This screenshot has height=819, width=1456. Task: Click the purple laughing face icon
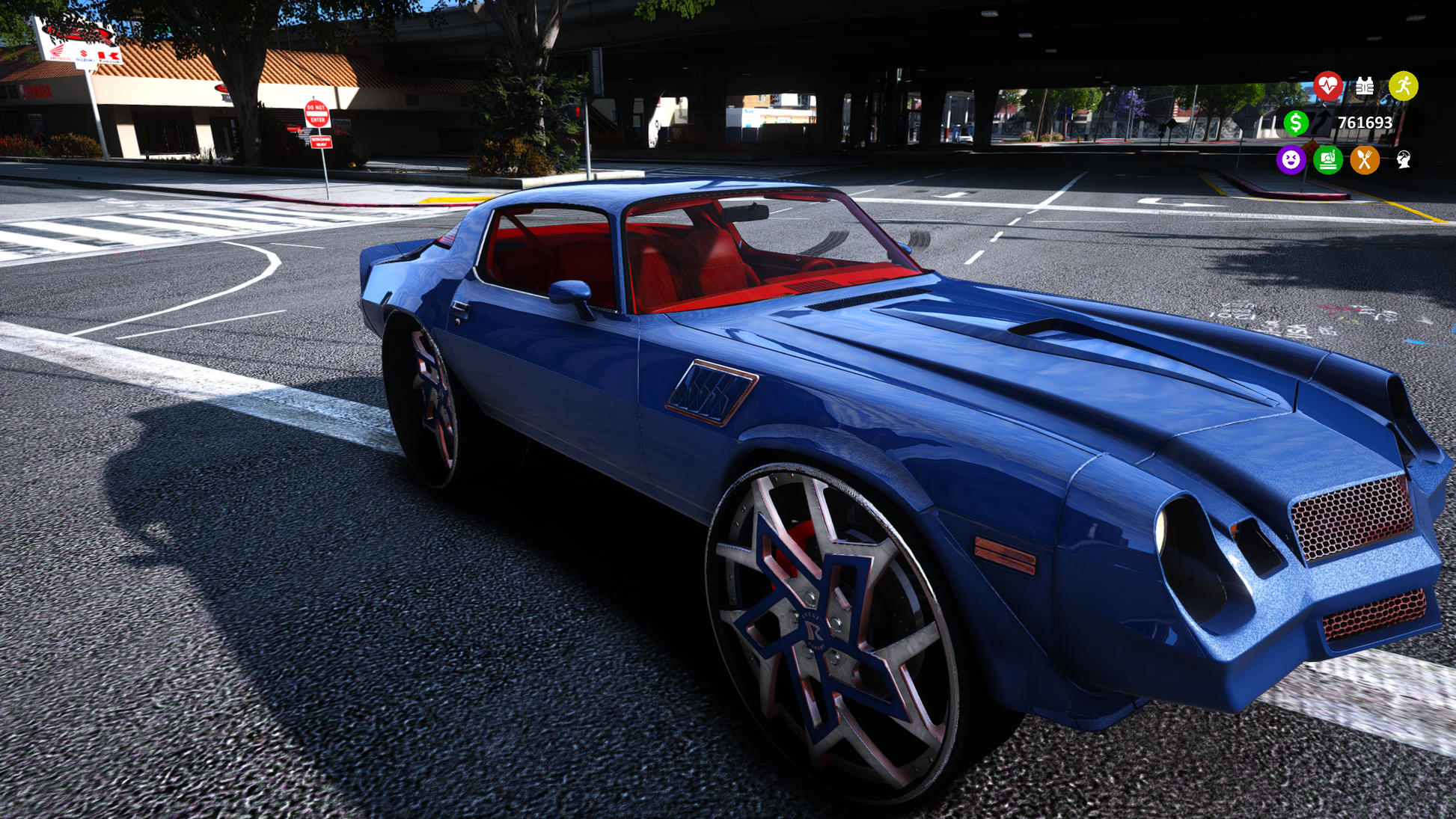coord(1291,159)
